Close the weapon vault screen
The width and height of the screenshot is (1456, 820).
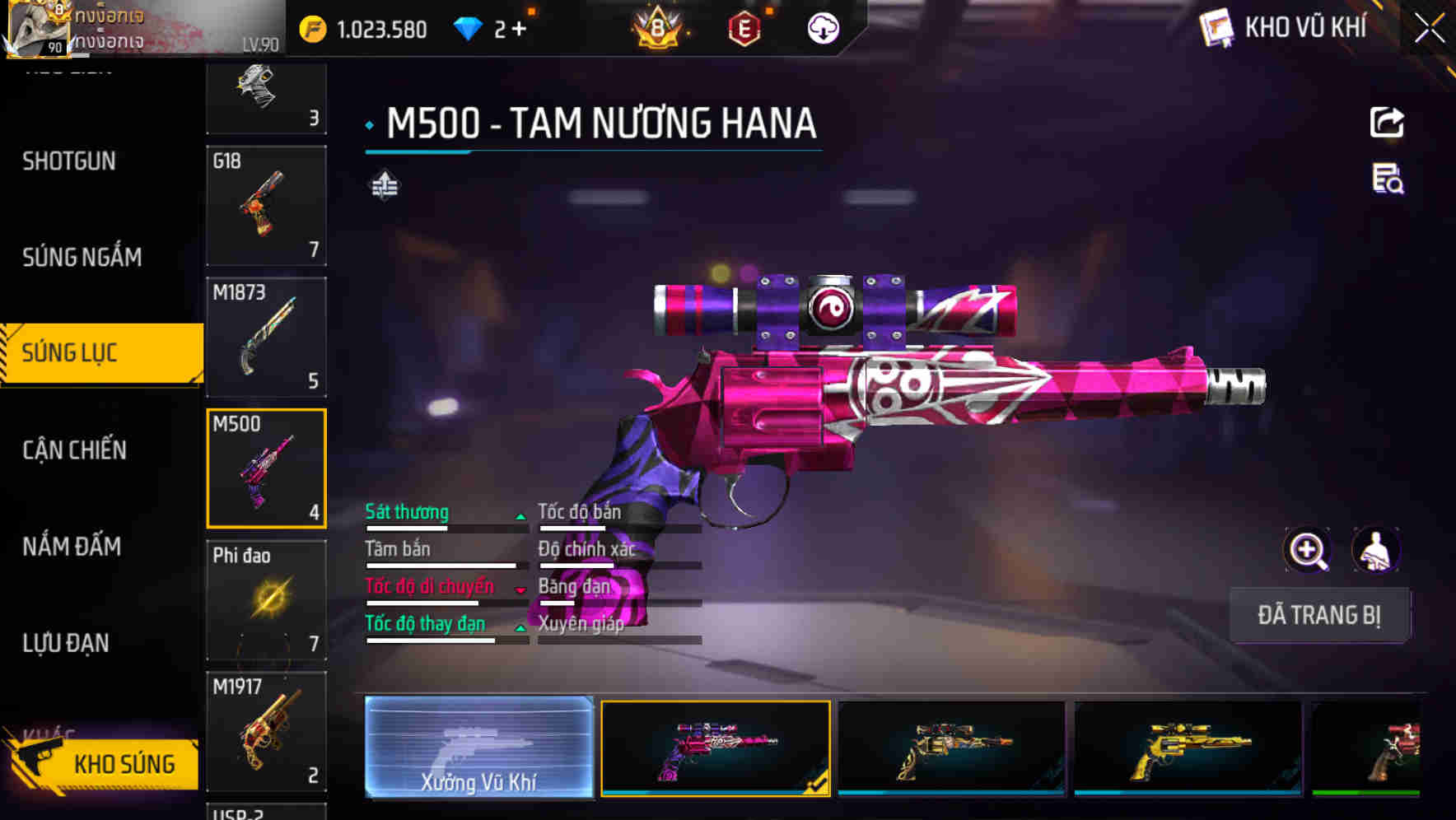pyautogui.click(x=1429, y=29)
